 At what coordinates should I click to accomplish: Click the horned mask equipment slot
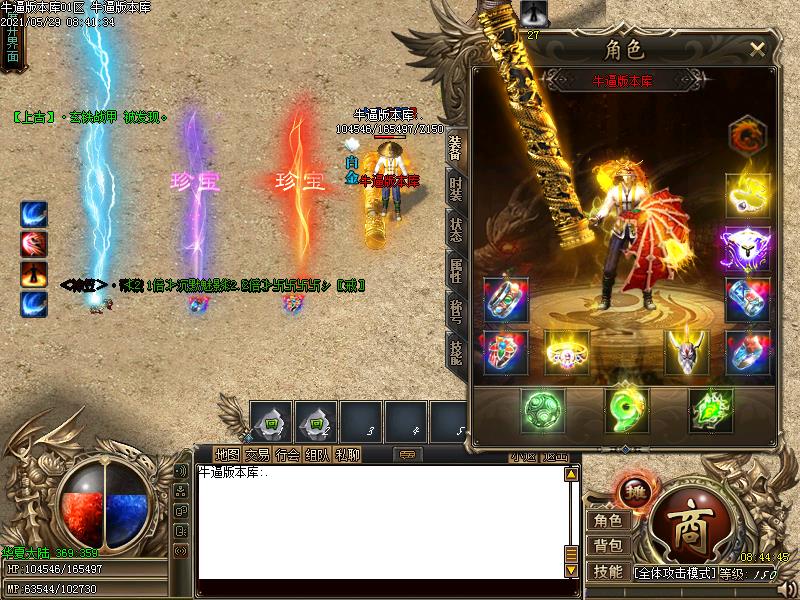[x=687, y=350]
